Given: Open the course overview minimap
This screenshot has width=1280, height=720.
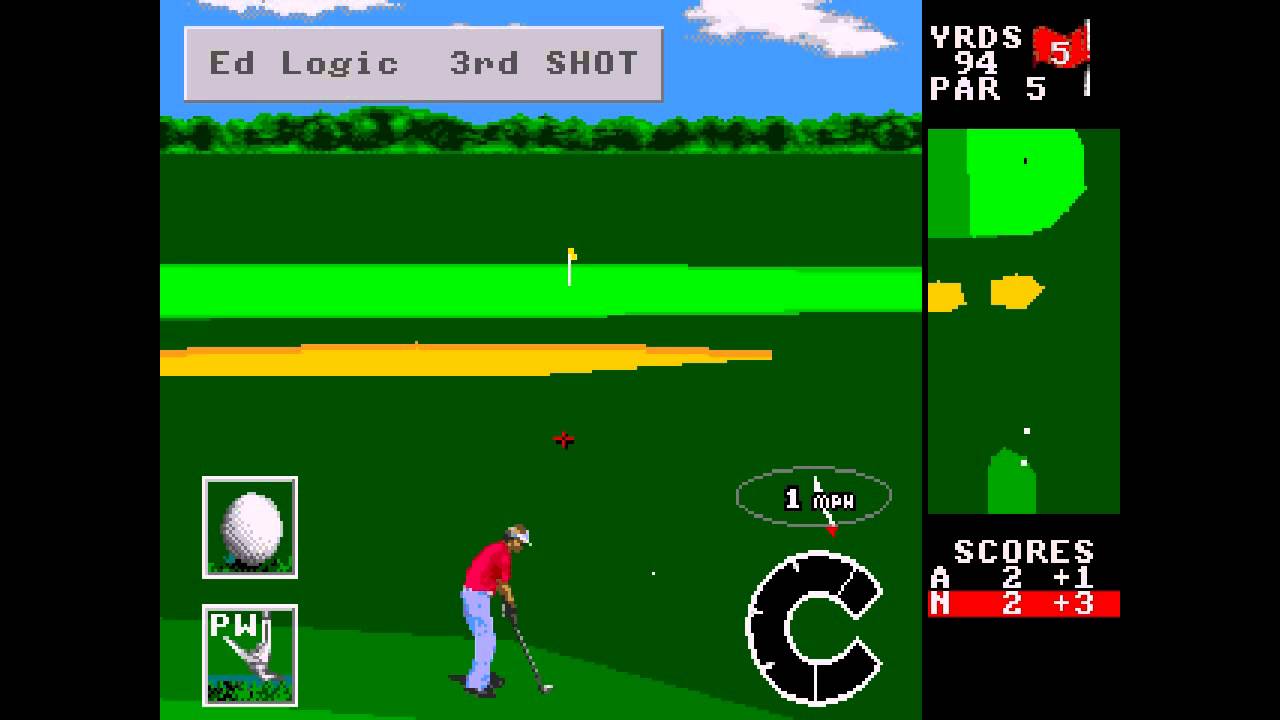Looking at the screenshot, I should click(1023, 320).
